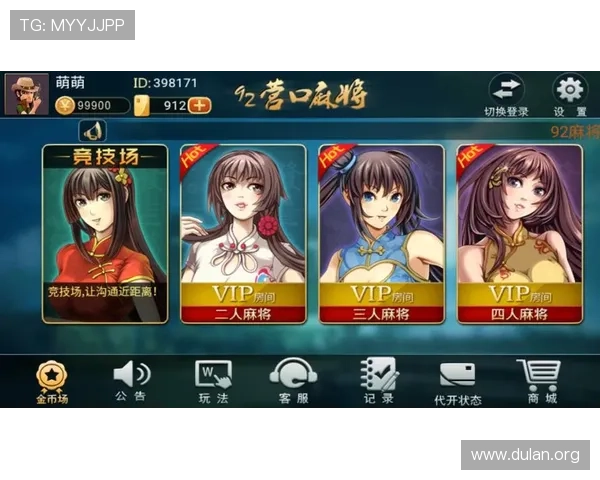This screenshot has height=480, width=600.
Task: Check the 代开状态 room status
Action: pos(457,381)
